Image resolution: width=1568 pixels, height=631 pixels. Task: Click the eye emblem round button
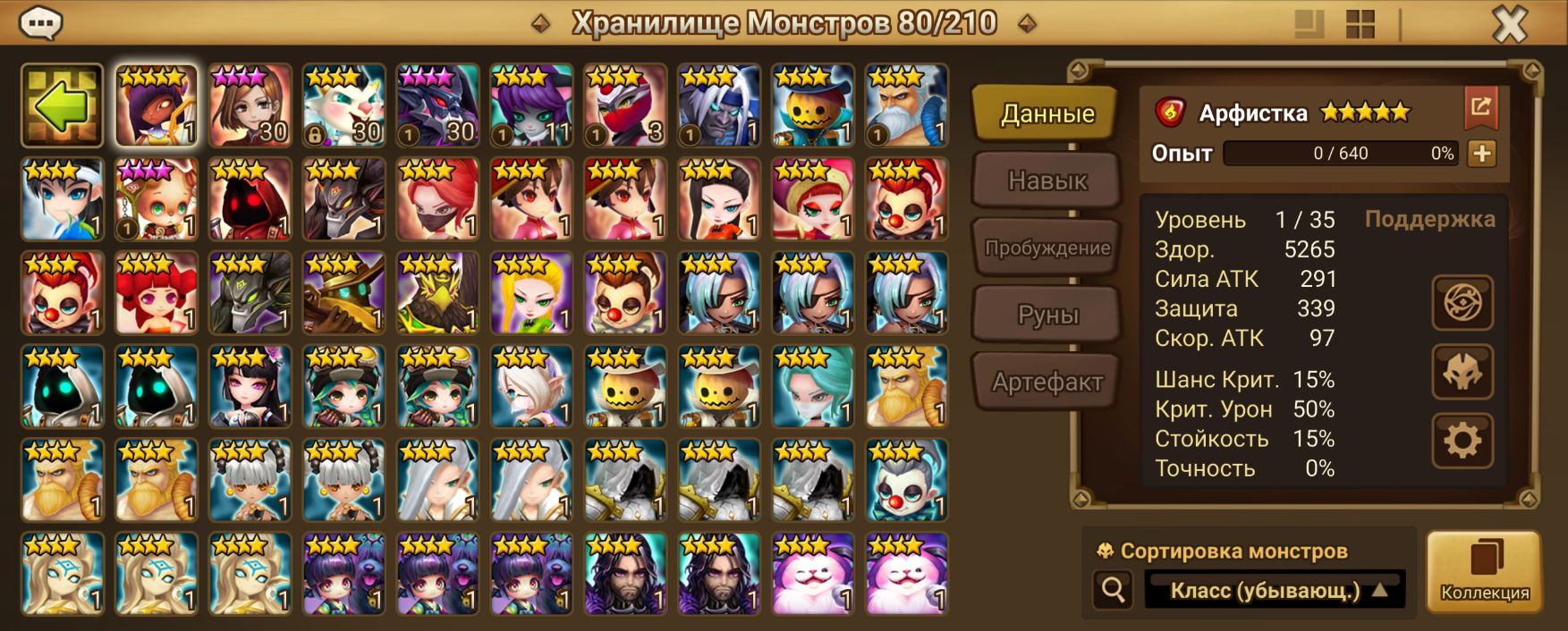1462,303
